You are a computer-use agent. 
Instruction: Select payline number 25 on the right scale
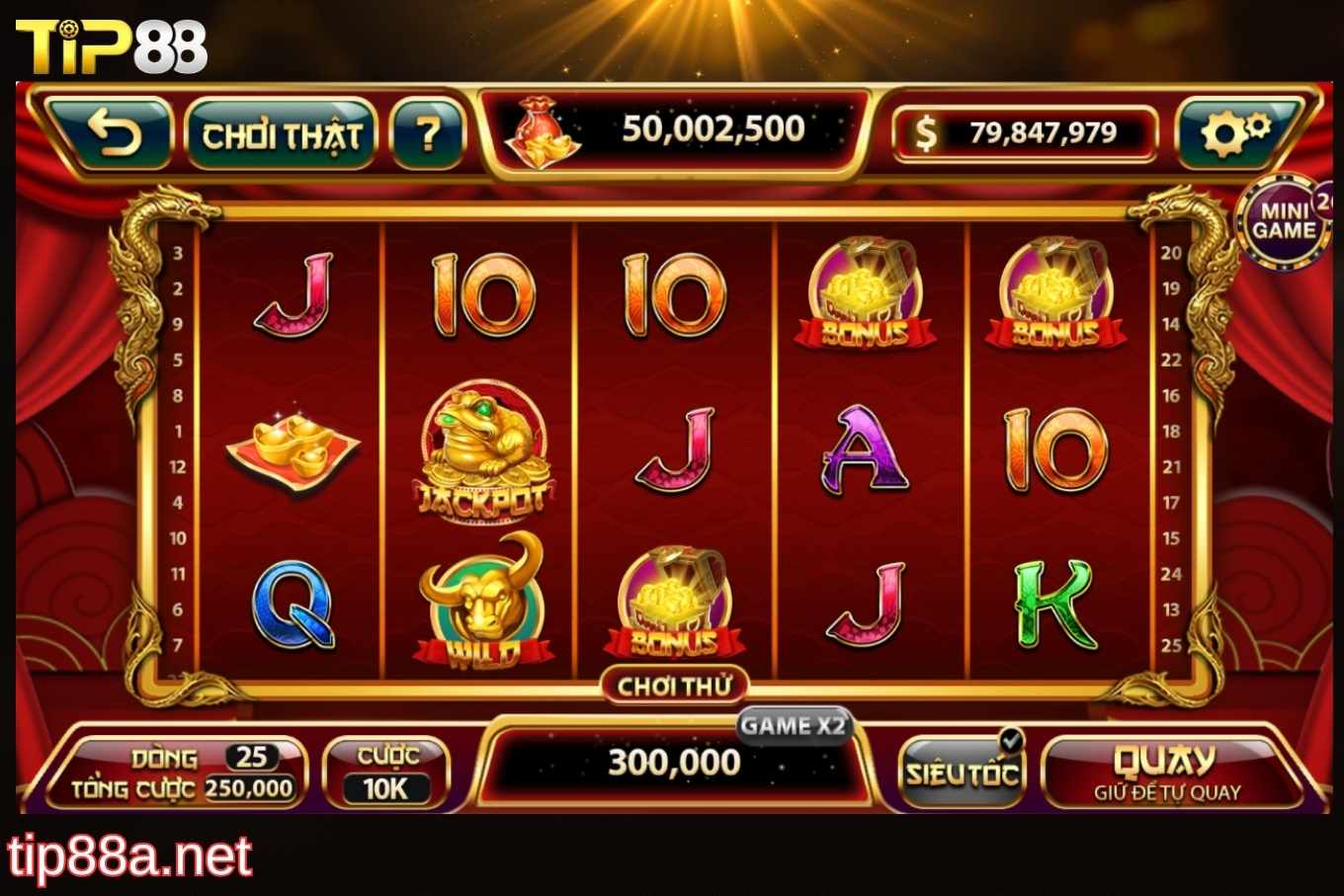point(1174,644)
